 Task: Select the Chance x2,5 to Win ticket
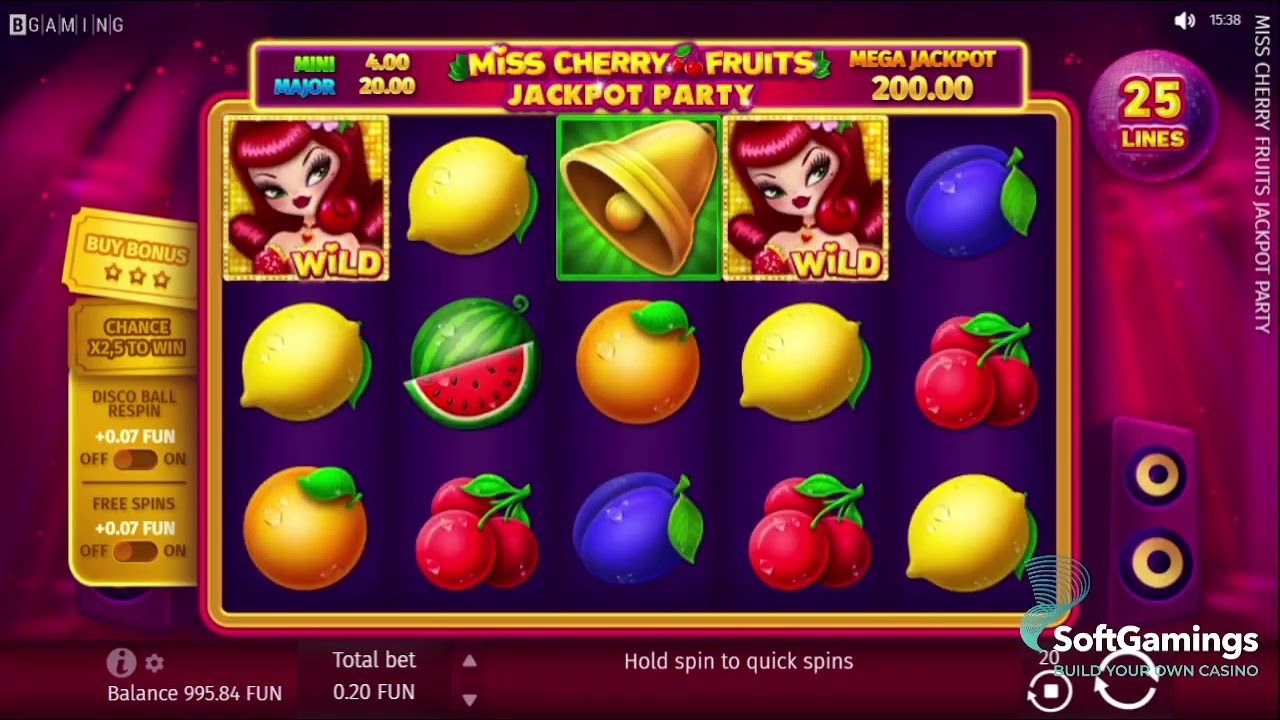coord(134,334)
